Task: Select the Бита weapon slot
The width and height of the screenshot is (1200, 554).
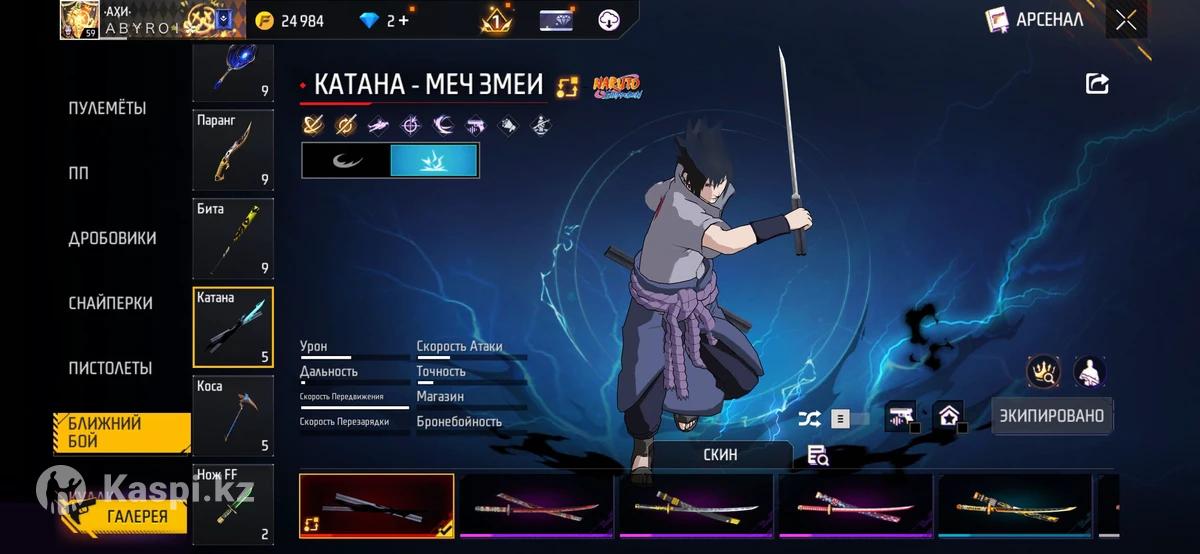Action: tap(233, 238)
